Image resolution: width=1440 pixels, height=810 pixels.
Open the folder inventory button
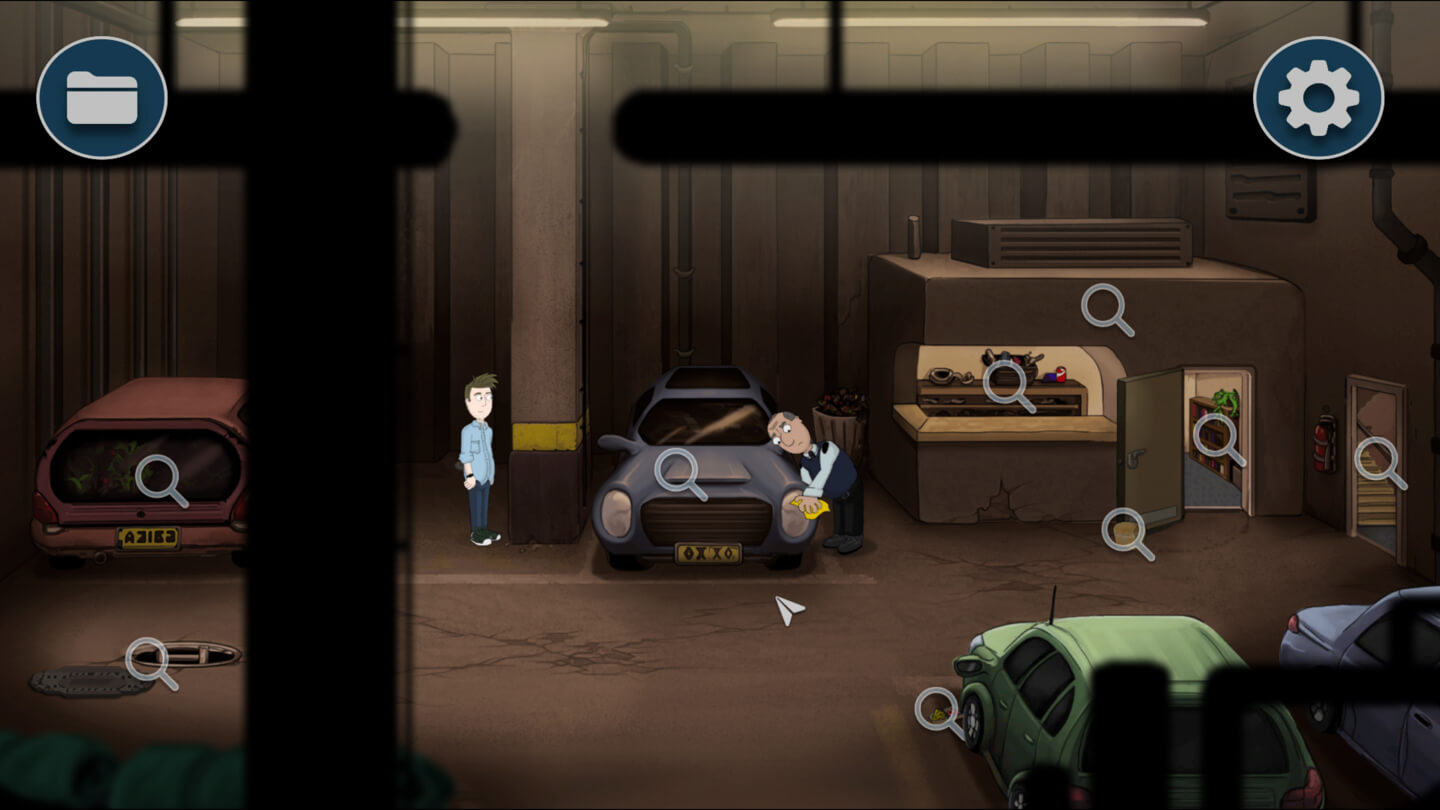(102, 98)
